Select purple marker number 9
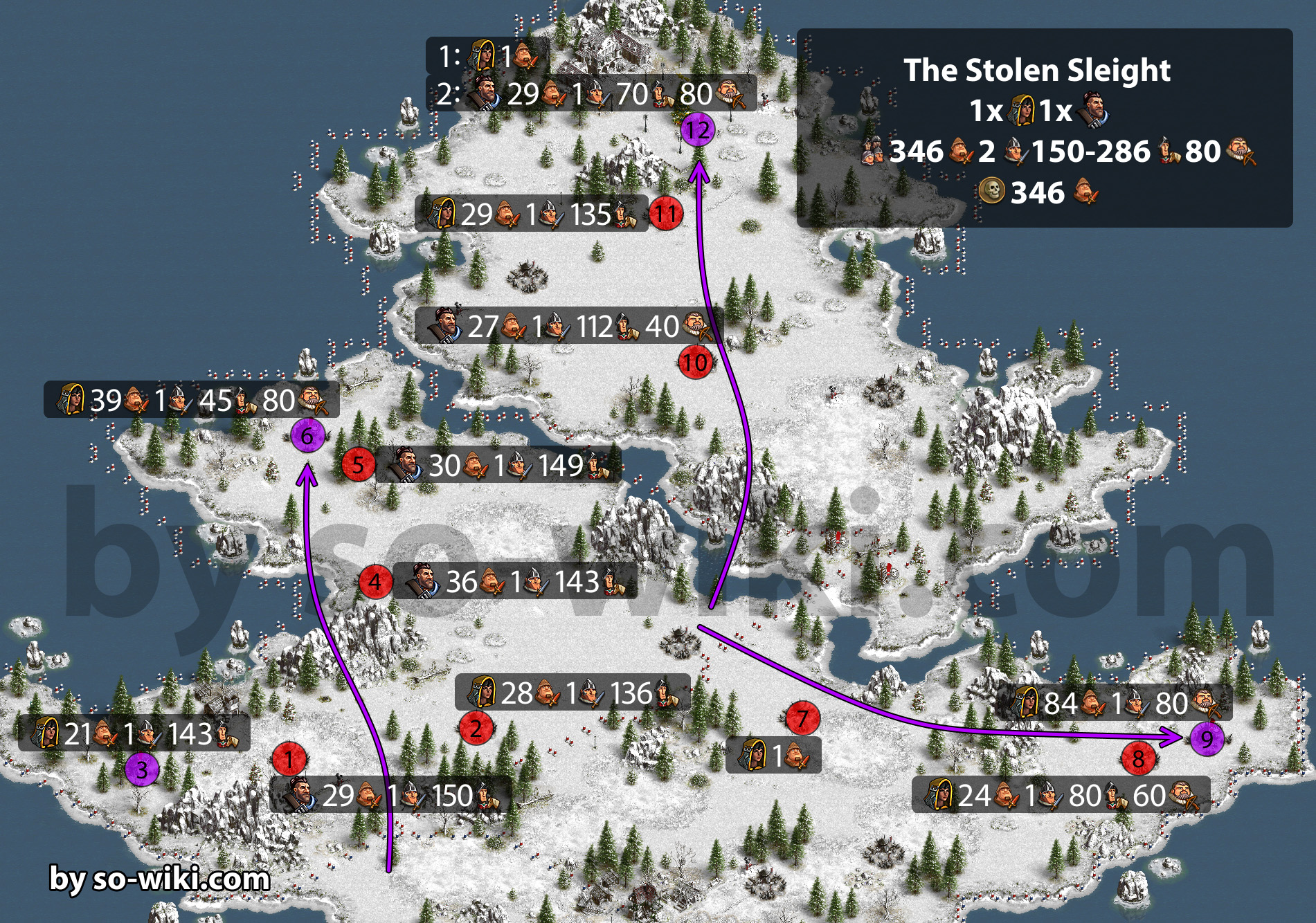Screen dimensions: 1316x923 [x=1207, y=738]
